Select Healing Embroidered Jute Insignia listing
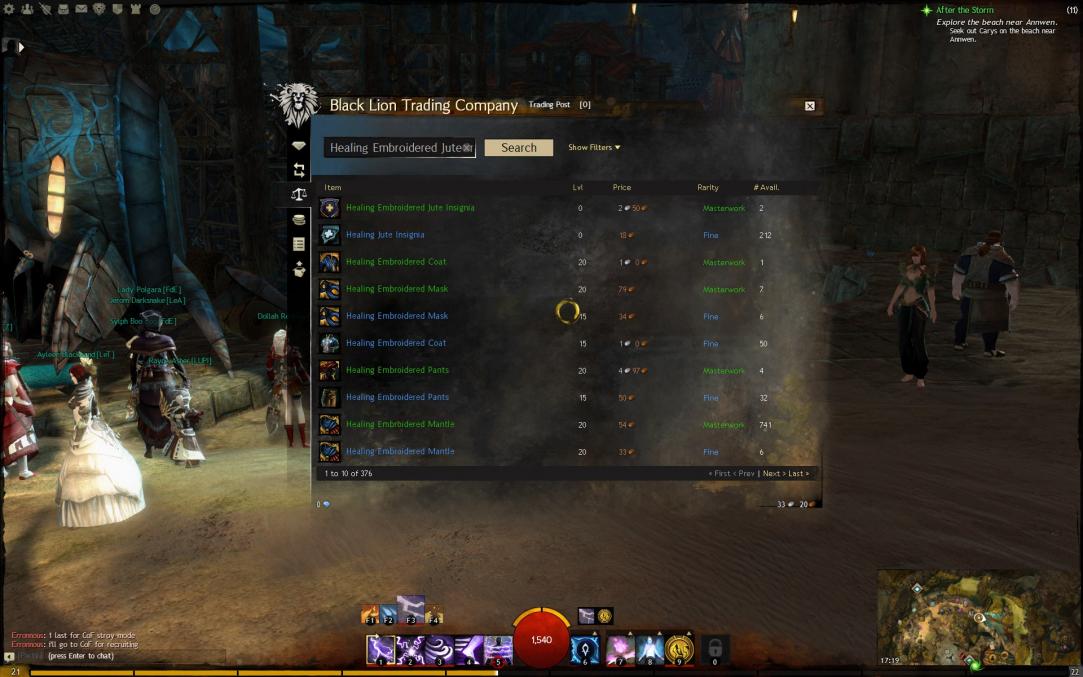1083x677 pixels. 410,208
